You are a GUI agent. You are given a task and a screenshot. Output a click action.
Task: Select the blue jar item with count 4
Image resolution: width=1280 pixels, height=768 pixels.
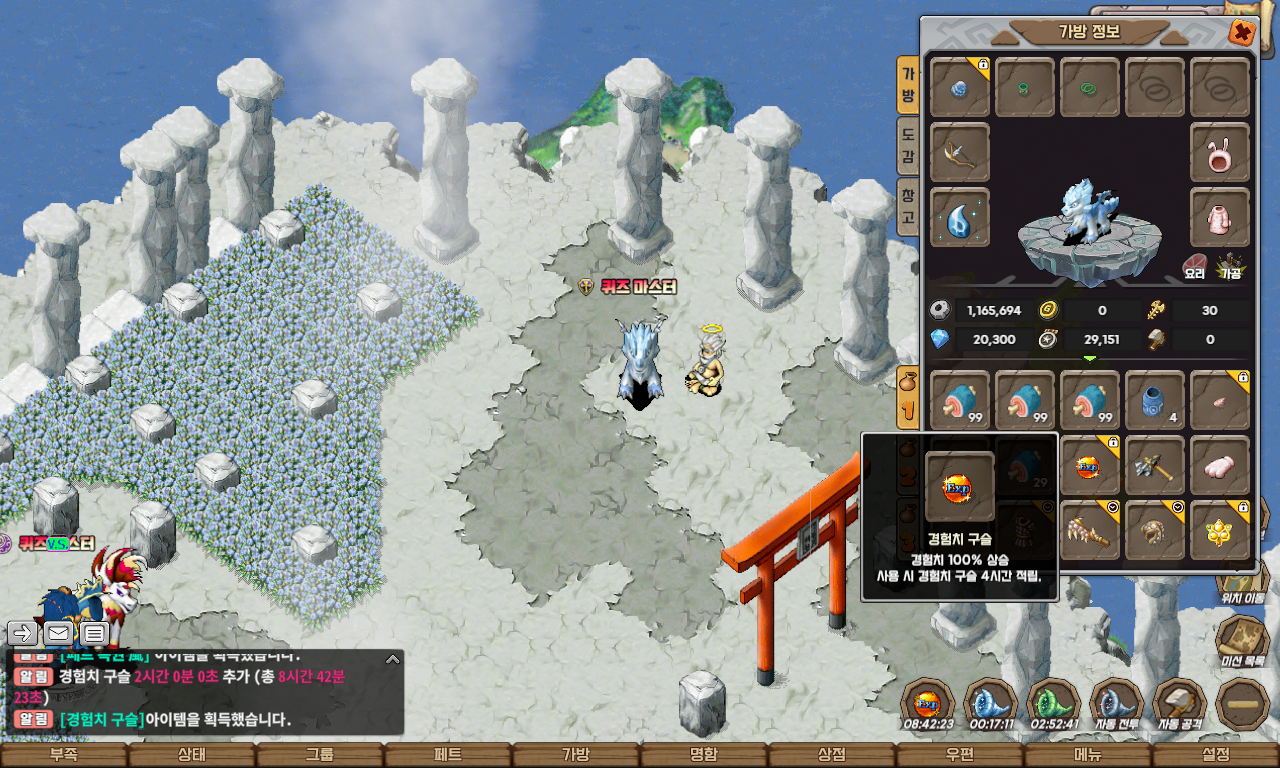pos(1155,401)
